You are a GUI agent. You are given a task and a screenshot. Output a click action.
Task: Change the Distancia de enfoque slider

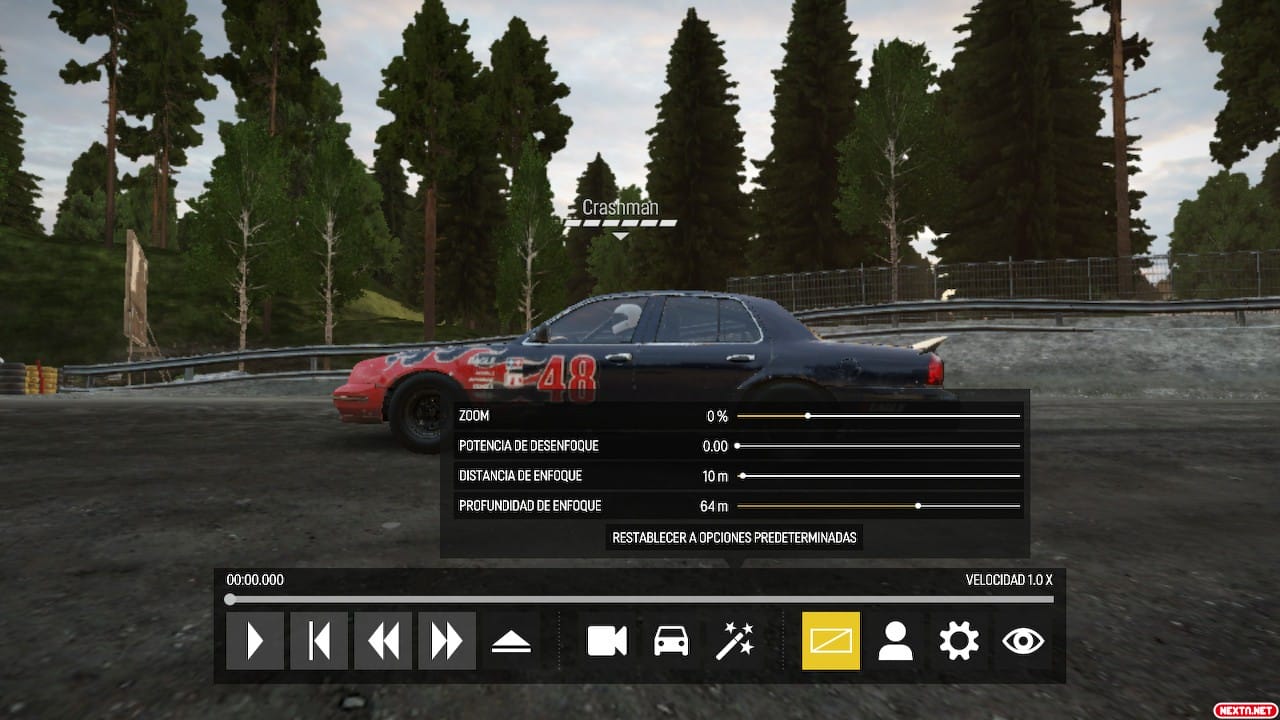[x=742, y=476]
